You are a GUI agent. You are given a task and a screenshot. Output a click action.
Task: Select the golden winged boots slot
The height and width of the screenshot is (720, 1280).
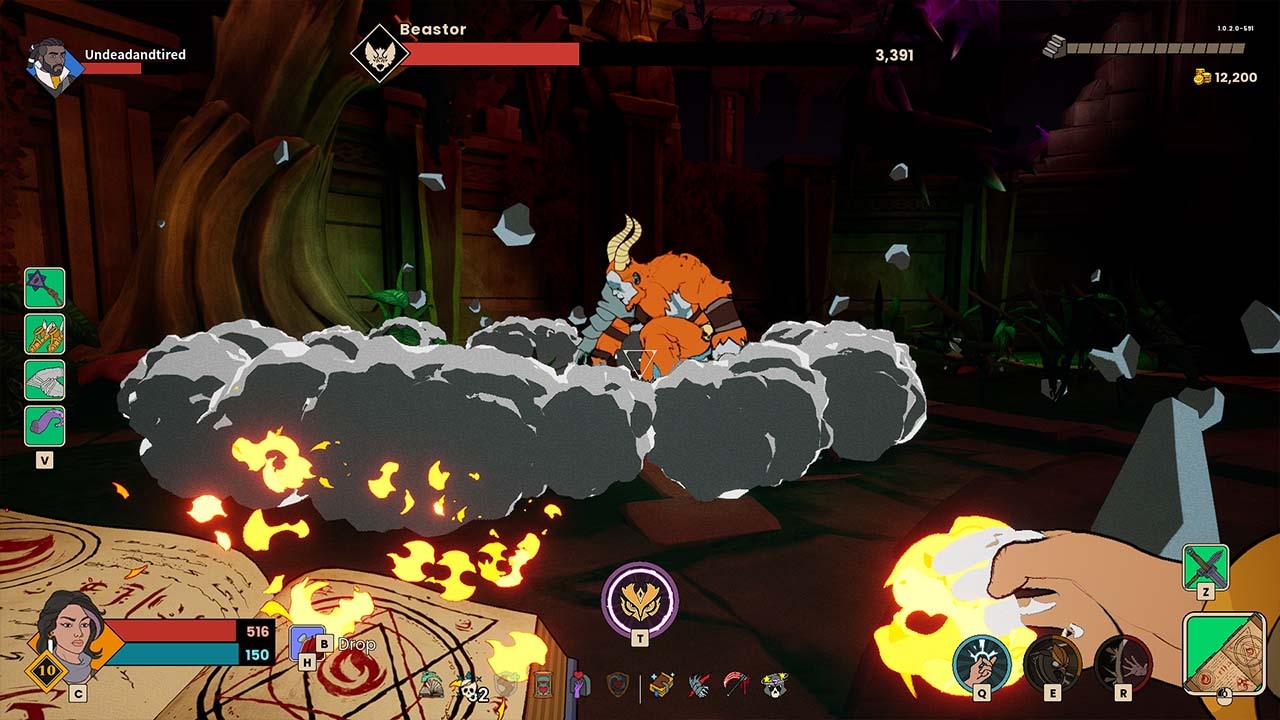pyautogui.click(x=45, y=334)
